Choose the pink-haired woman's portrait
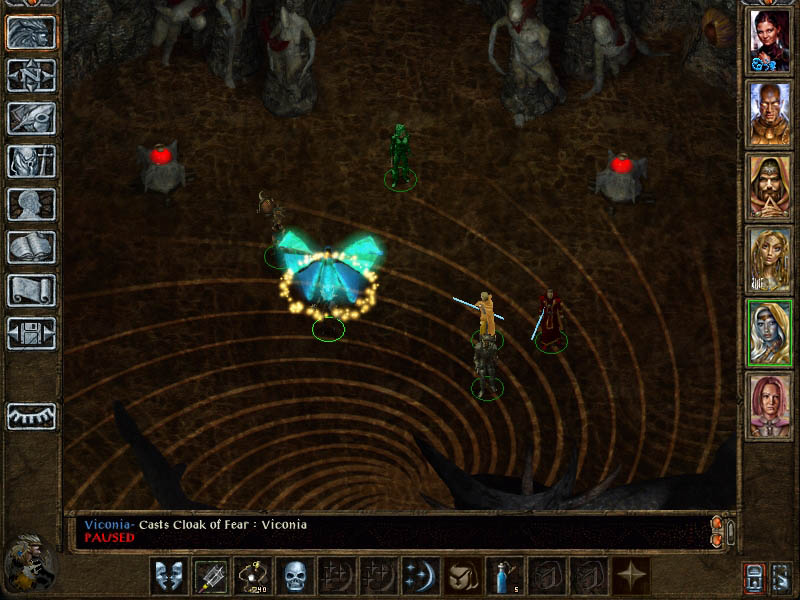The width and height of the screenshot is (800, 600). [x=770, y=407]
